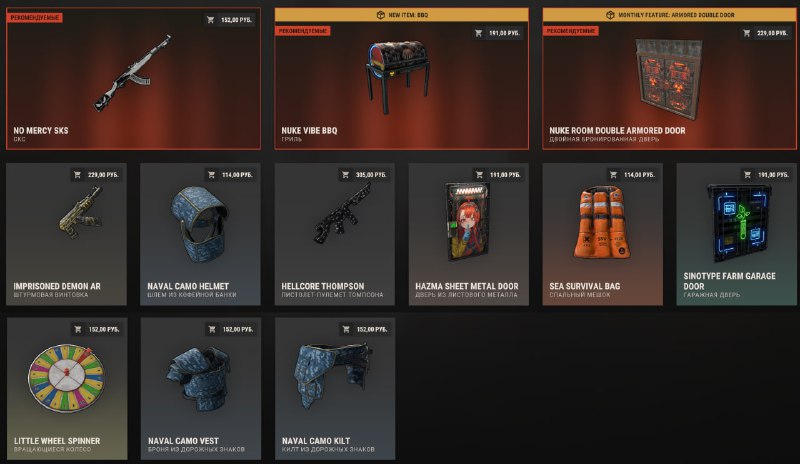Image resolution: width=800 pixels, height=464 pixels.
Task: Click the 305,00 руб. price on Hellcore Thompson
Action: pyautogui.click(x=364, y=175)
